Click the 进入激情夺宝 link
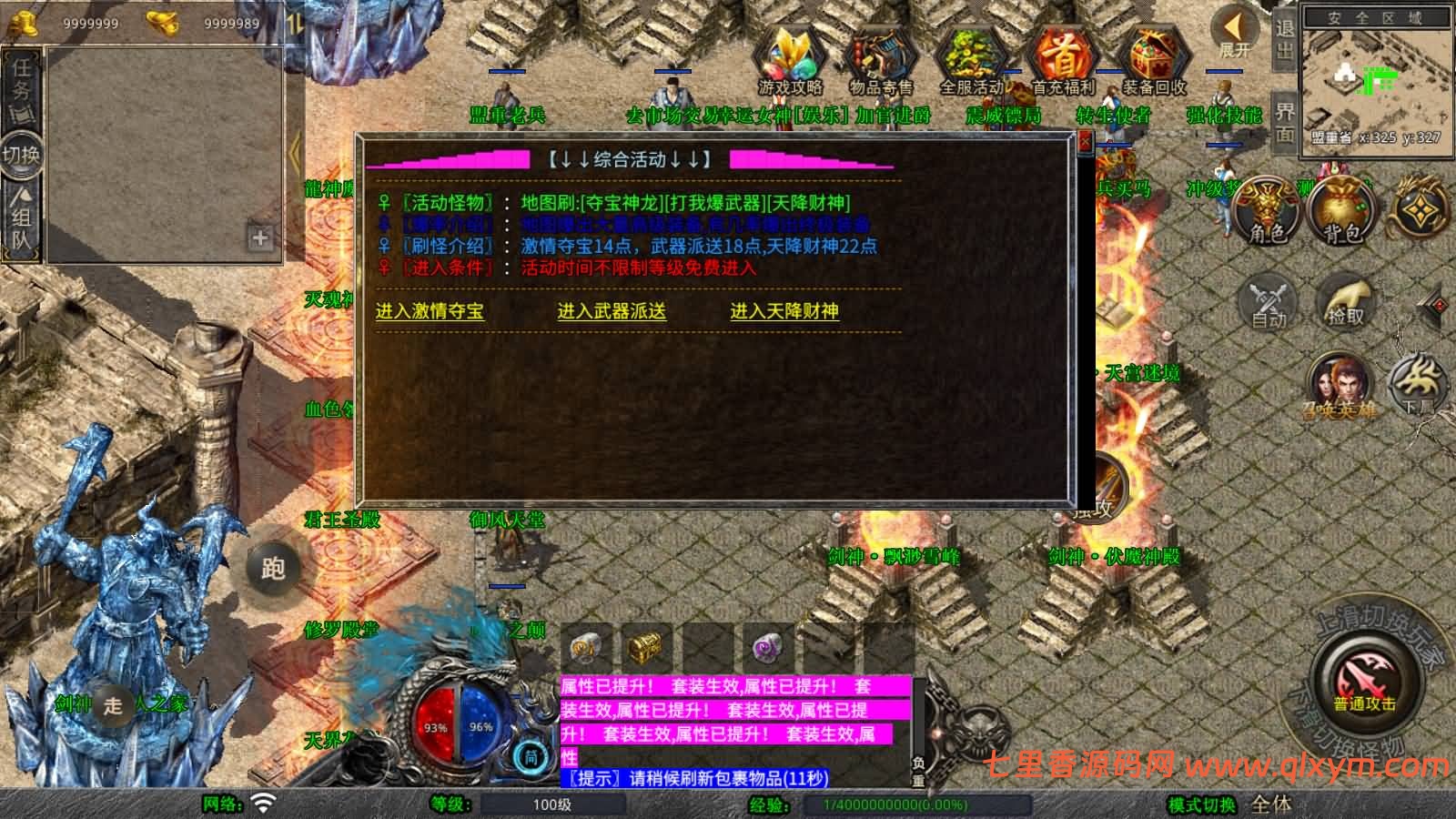Viewport: 1456px width, 819px height. tap(430, 311)
